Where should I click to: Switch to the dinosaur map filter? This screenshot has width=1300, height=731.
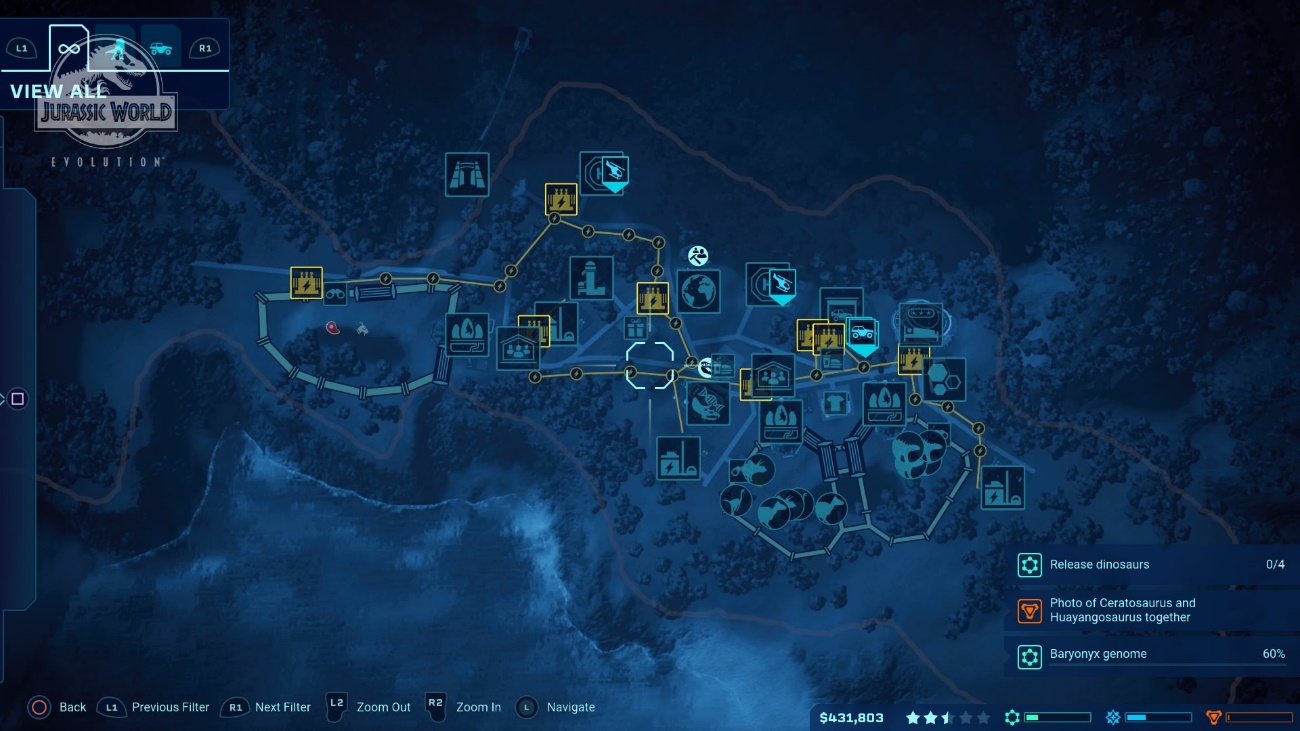tap(116, 48)
